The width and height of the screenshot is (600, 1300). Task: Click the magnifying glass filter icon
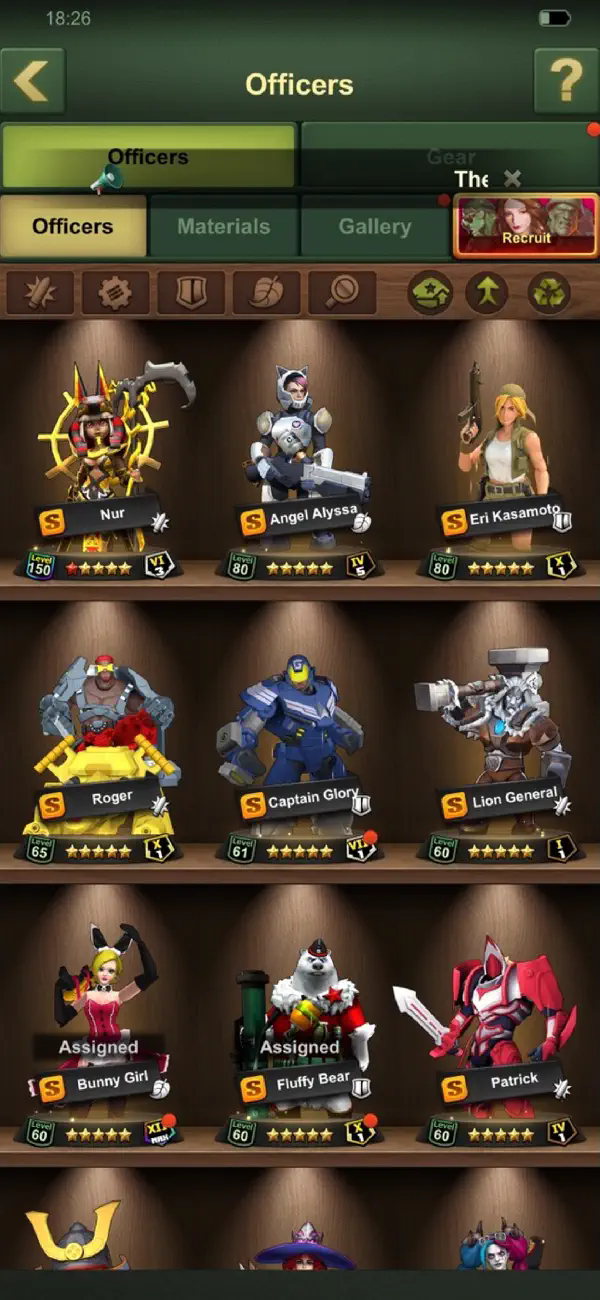click(x=342, y=293)
